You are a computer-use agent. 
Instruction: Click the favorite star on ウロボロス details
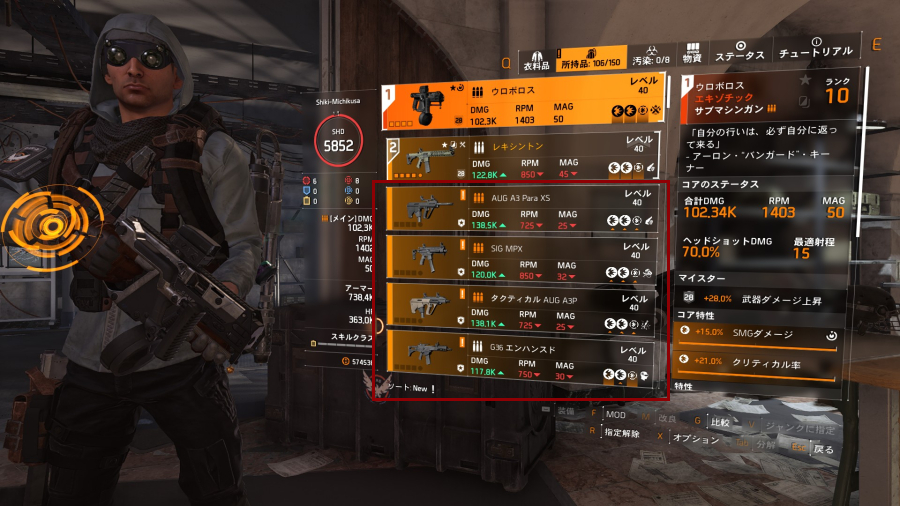(806, 77)
